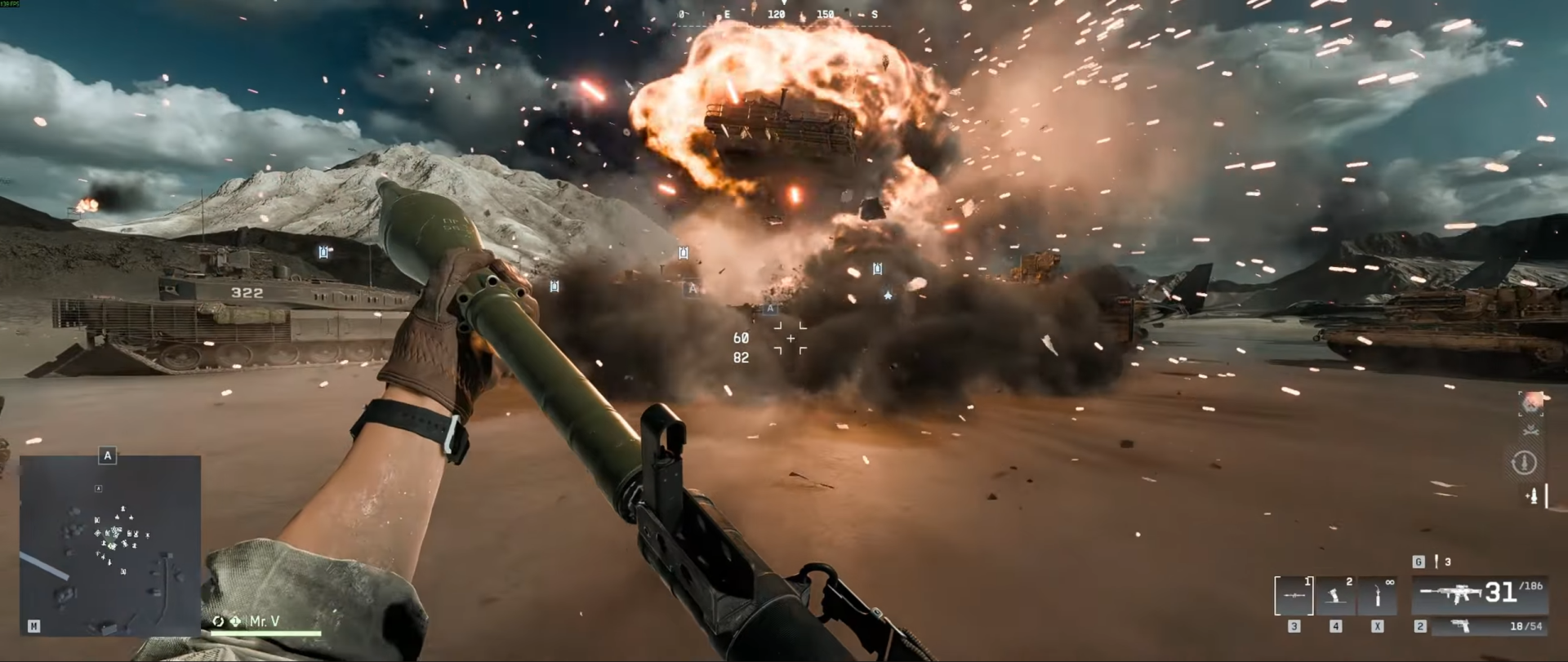This screenshot has height=662, width=1568.
Task: Click the rocket resupply plus icon
Action: pyautogui.click(x=1533, y=495)
